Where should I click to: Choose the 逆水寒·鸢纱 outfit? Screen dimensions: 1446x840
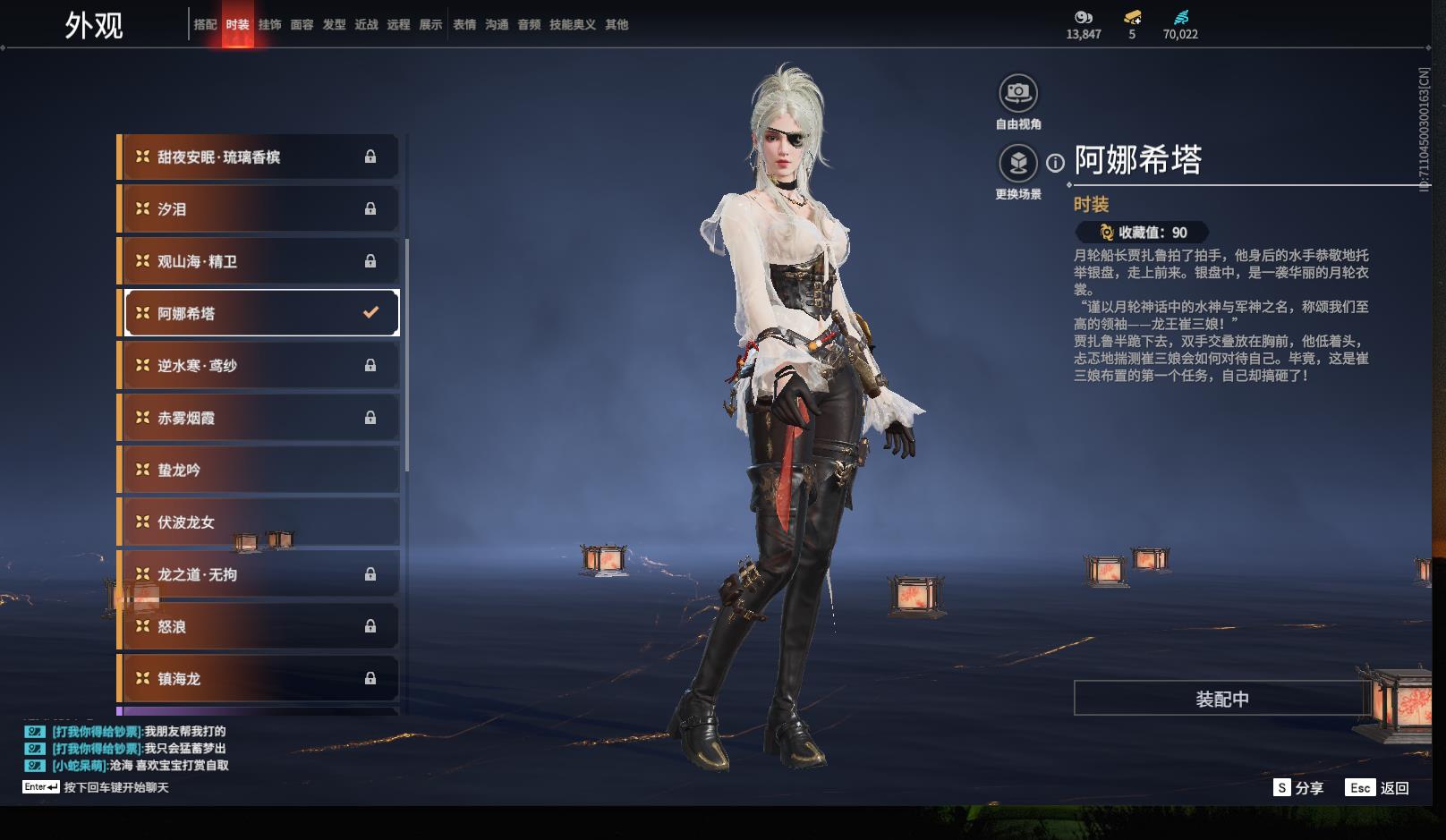click(x=258, y=366)
